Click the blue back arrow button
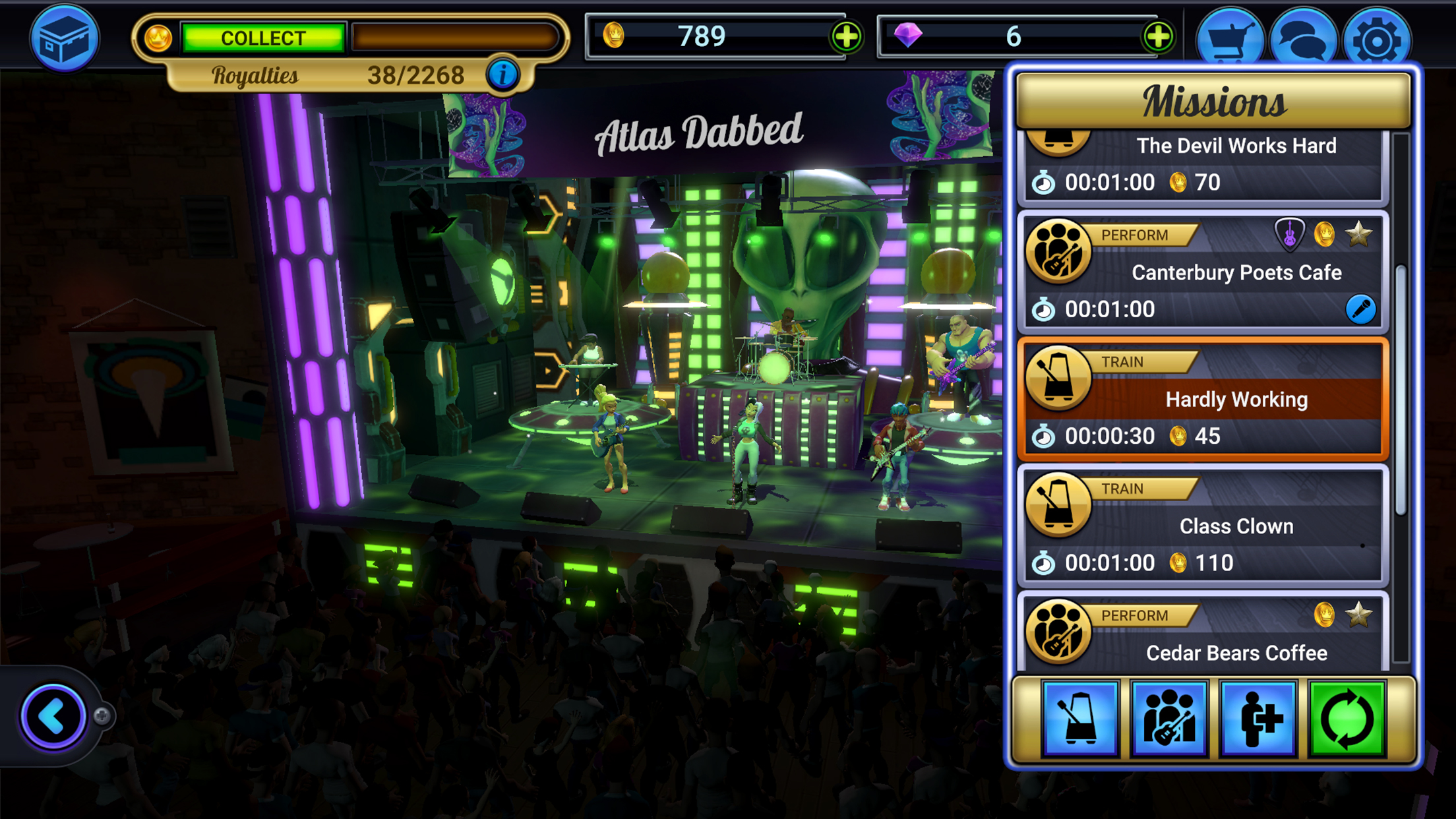Viewport: 1456px width, 819px height. pyautogui.click(x=53, y=716)
